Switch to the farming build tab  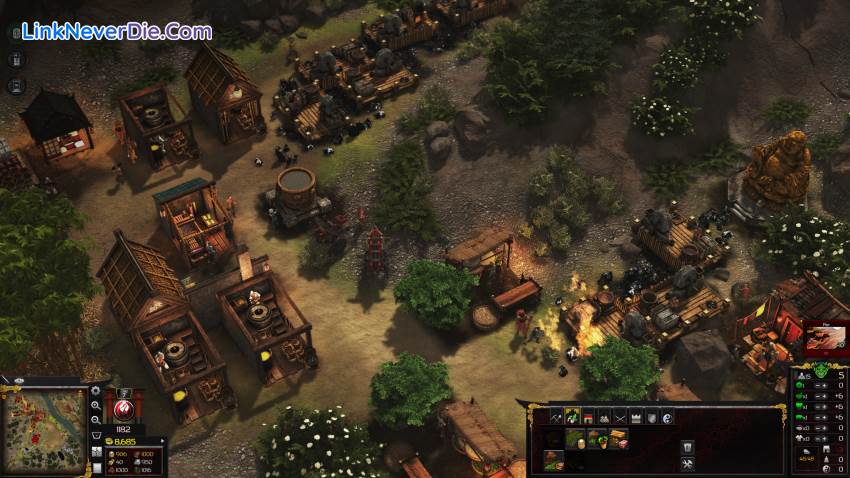pyautogui.click(x=571, y=416)
